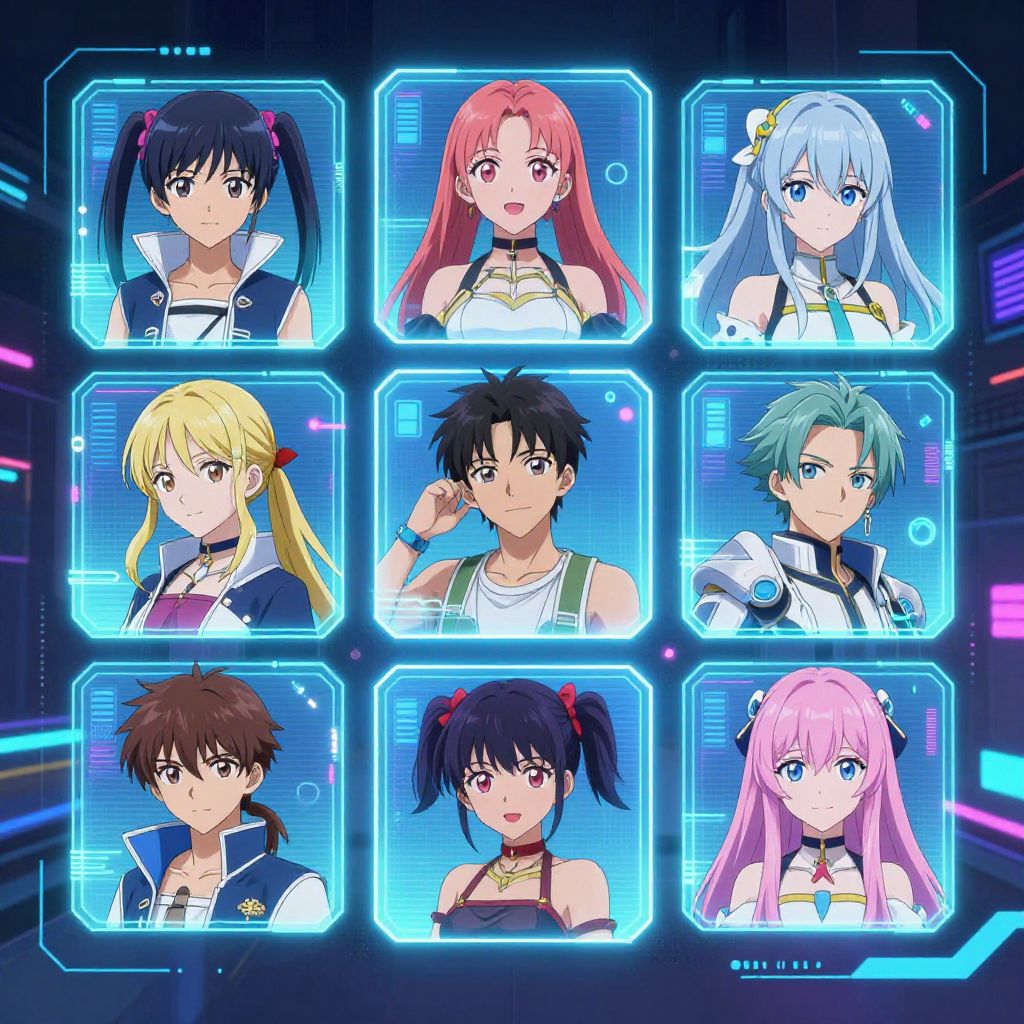Pick the light blue-haired girl portrait

click(817, 215)
